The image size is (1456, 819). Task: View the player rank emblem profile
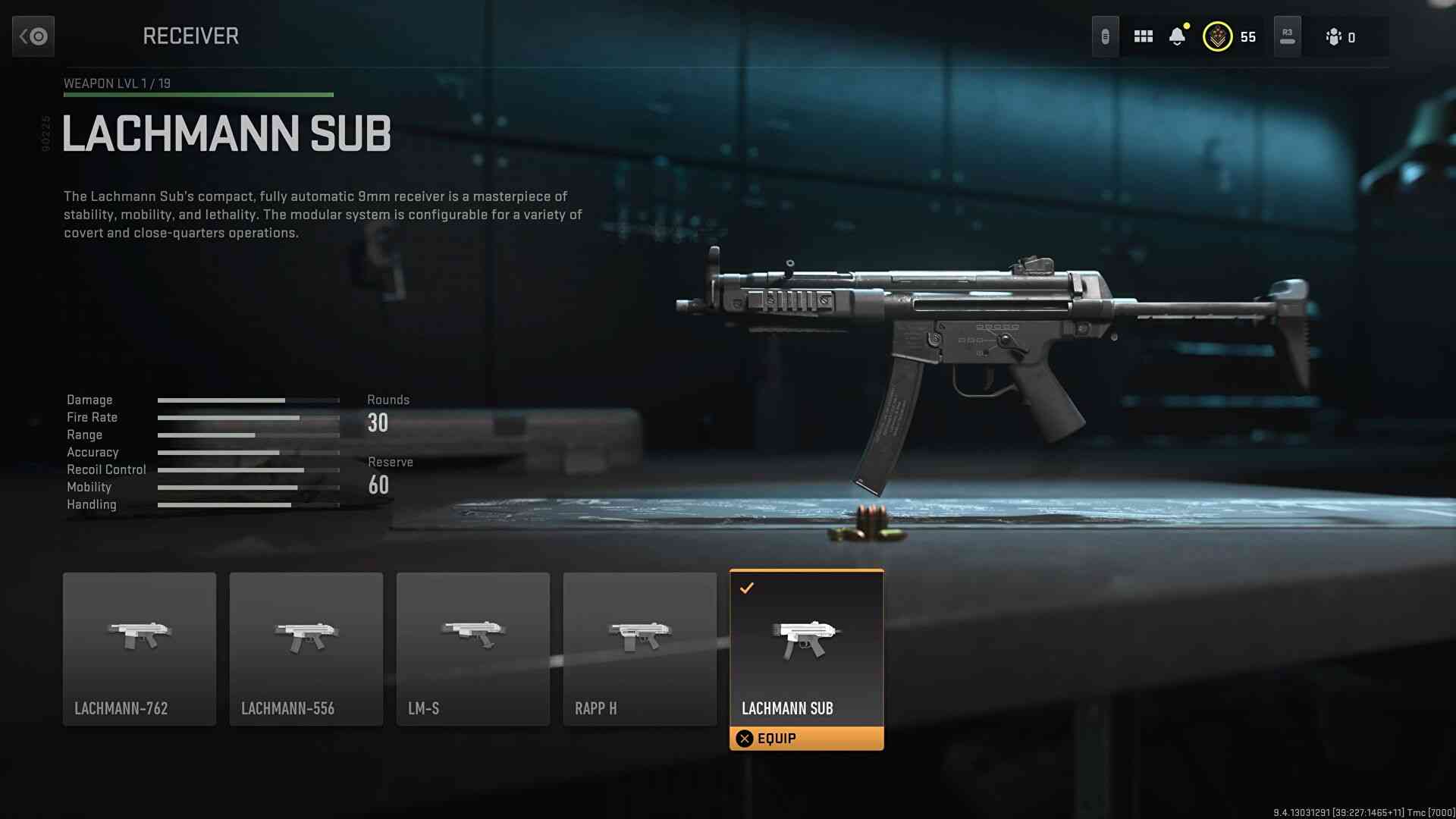pos(1218,36)
